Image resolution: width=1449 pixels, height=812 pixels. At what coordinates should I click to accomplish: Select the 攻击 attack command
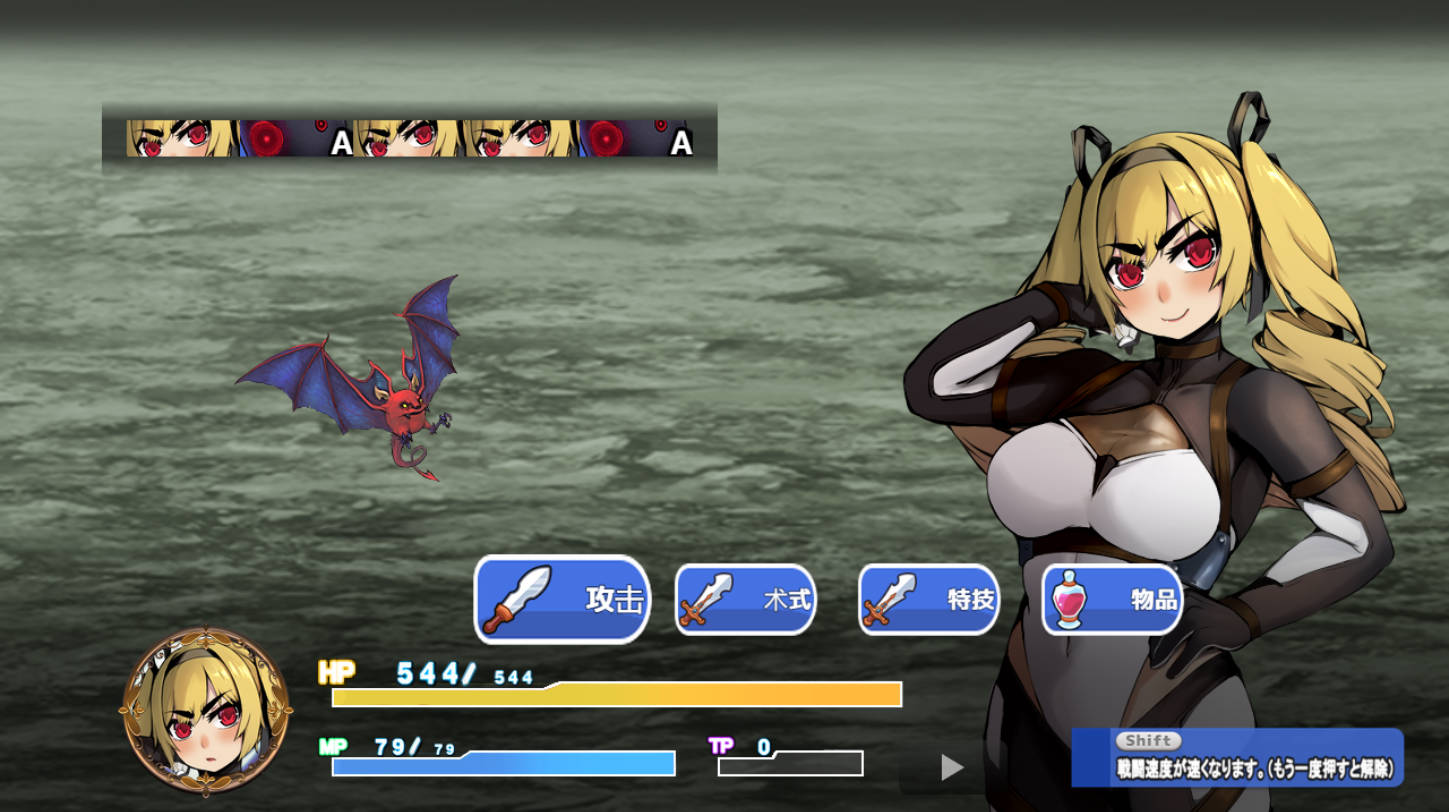click(x=562, y=599)
